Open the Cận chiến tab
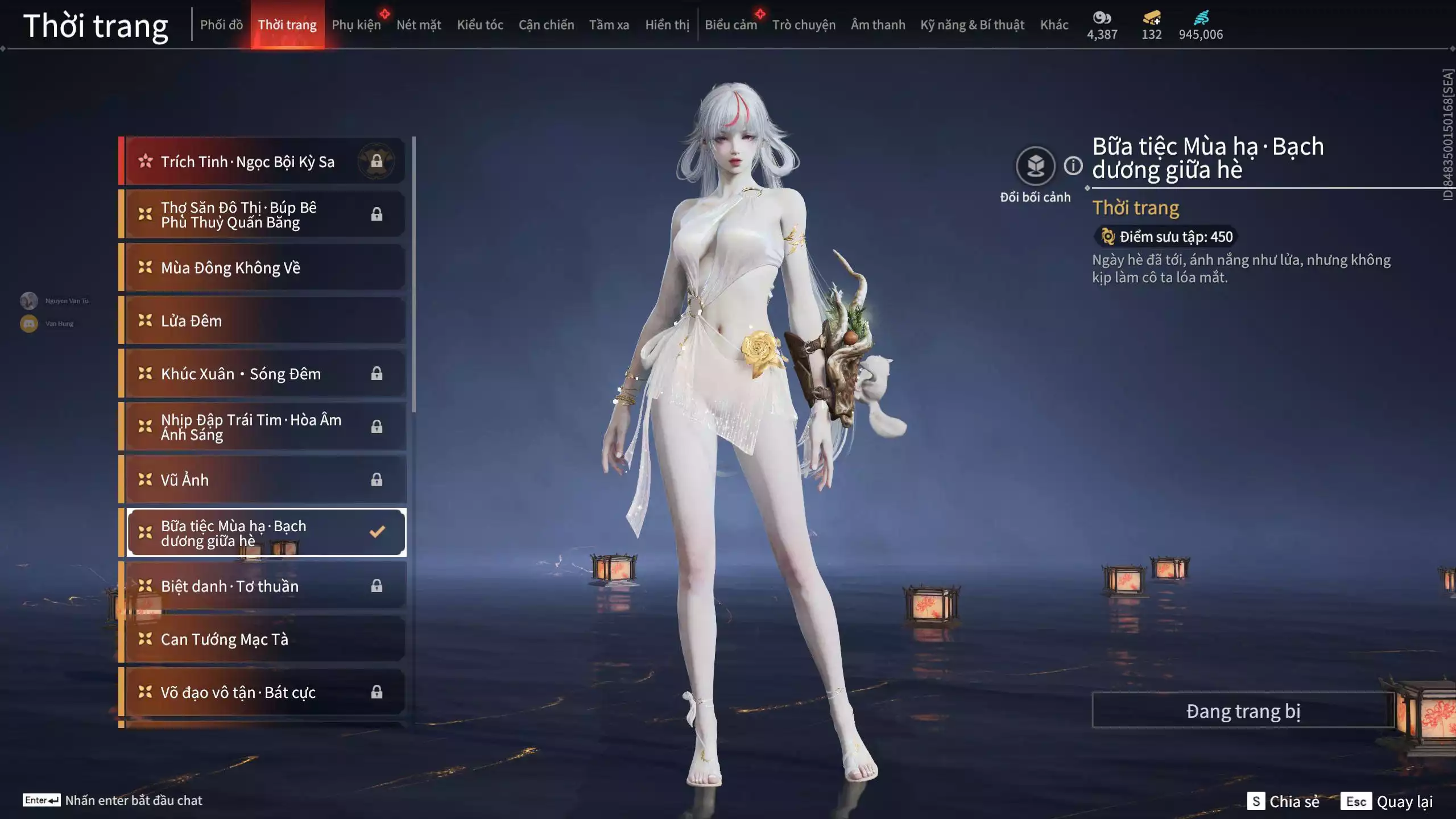 pos(546,25)
